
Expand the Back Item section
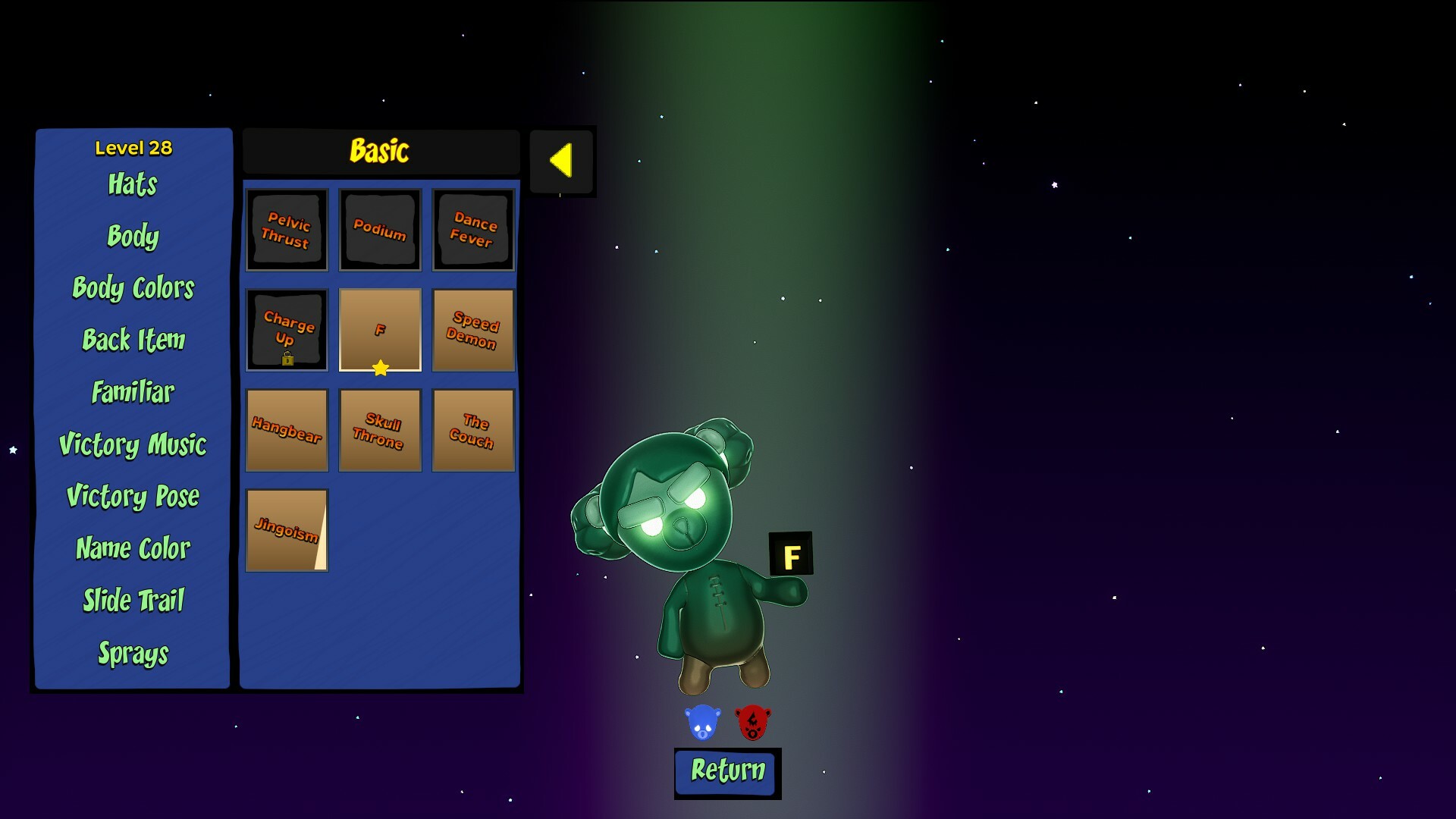(x=133, y=340)
